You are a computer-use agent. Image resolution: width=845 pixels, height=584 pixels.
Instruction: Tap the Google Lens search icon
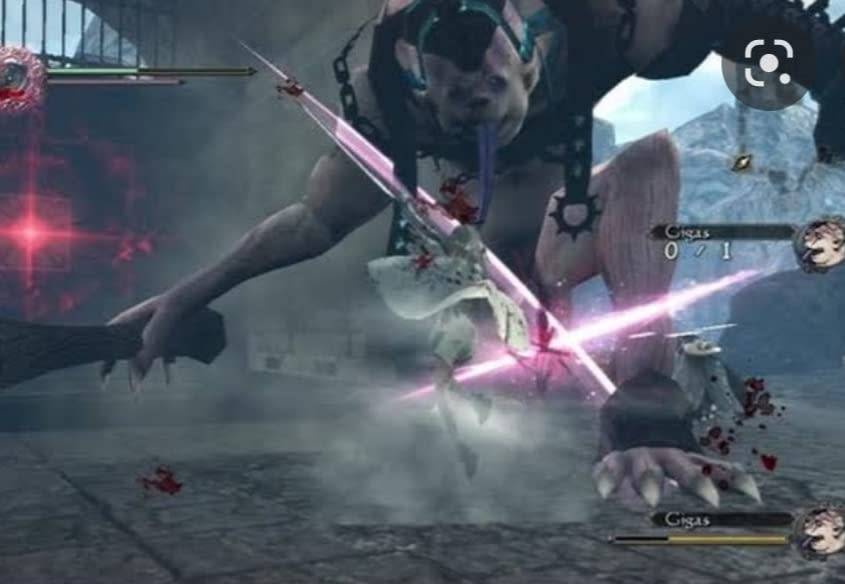768,64
